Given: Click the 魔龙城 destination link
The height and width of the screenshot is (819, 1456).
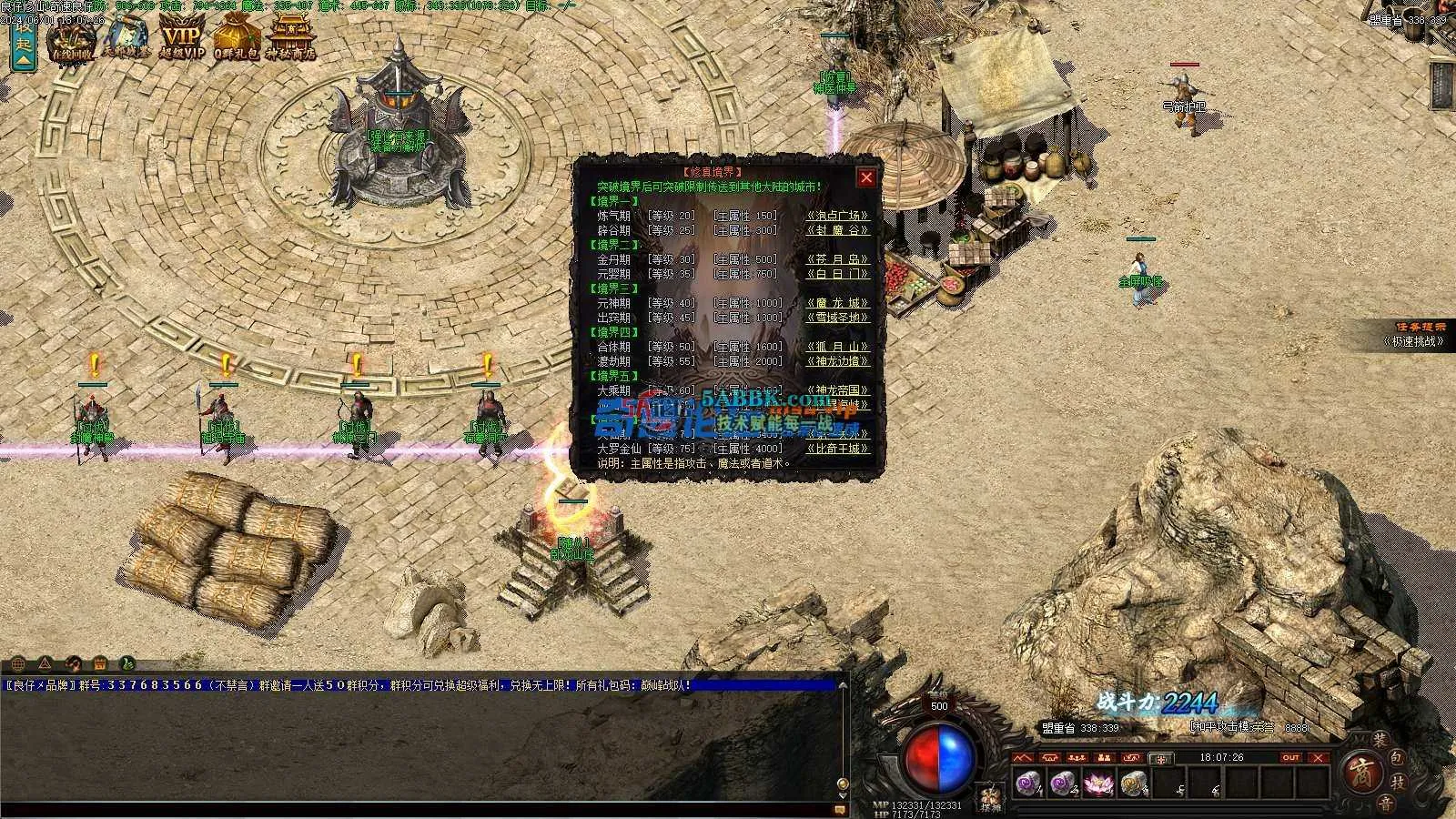Looking at the screenshot, I should (838, 303).
